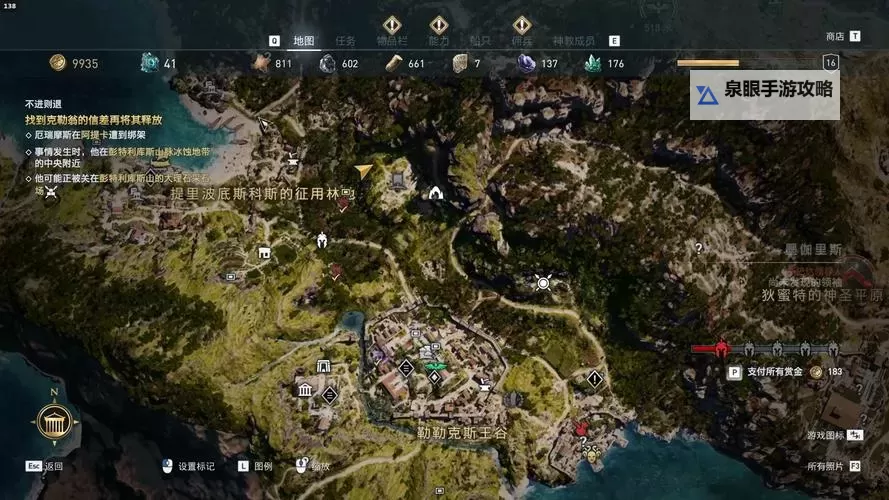Switch to the 任务 (Quests) tab

(x=346, y=41)
